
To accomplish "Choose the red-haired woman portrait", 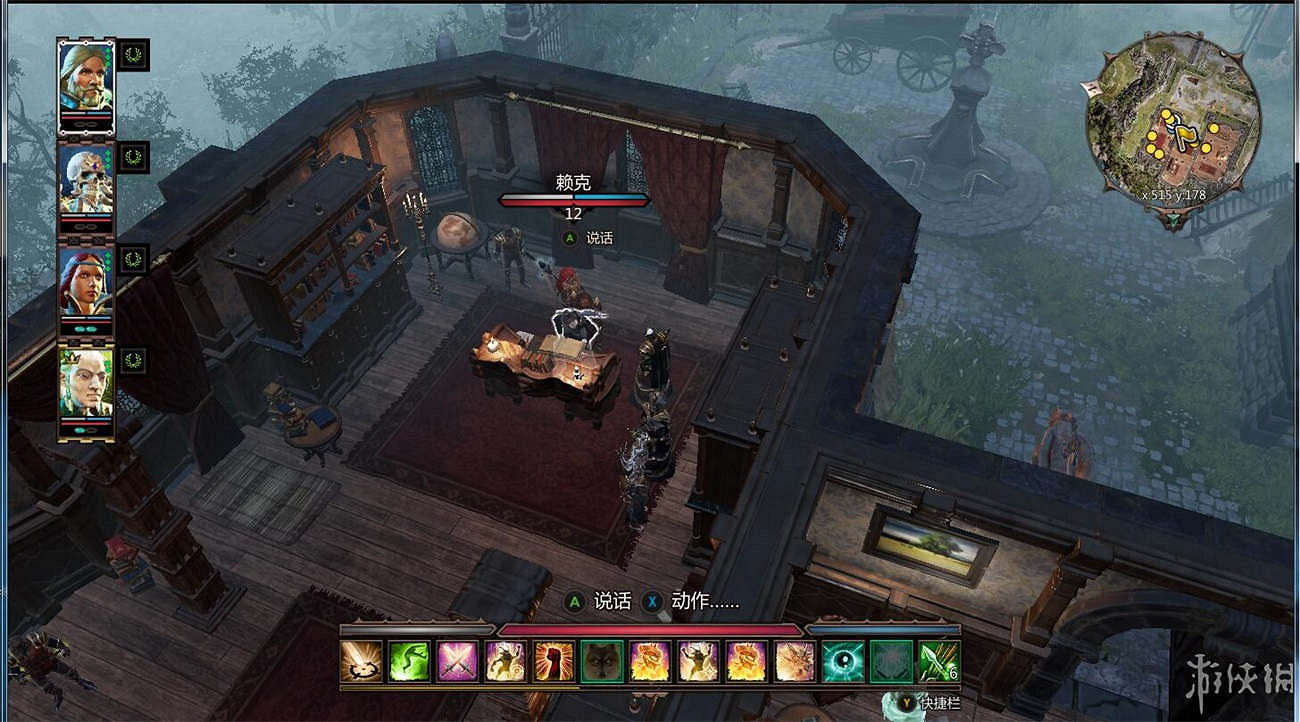I will [85, 286].
